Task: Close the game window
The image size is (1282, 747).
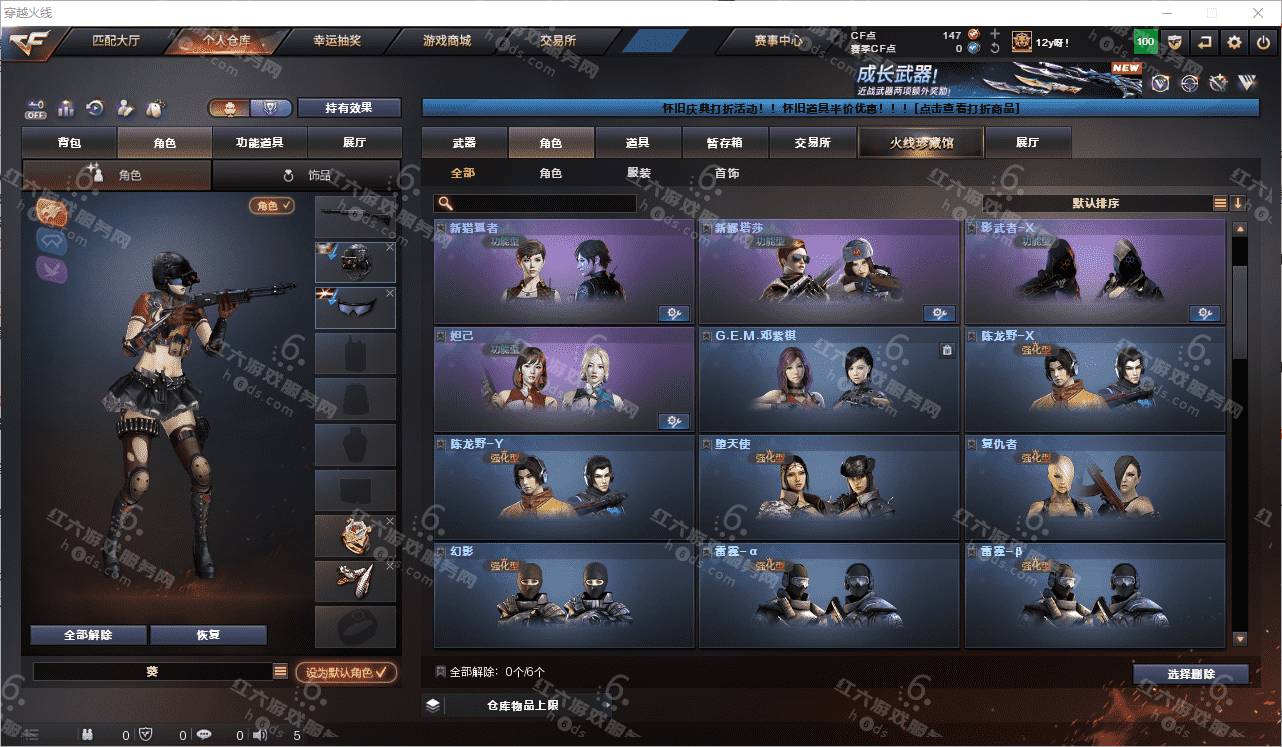Action: tap(1258, 13)
